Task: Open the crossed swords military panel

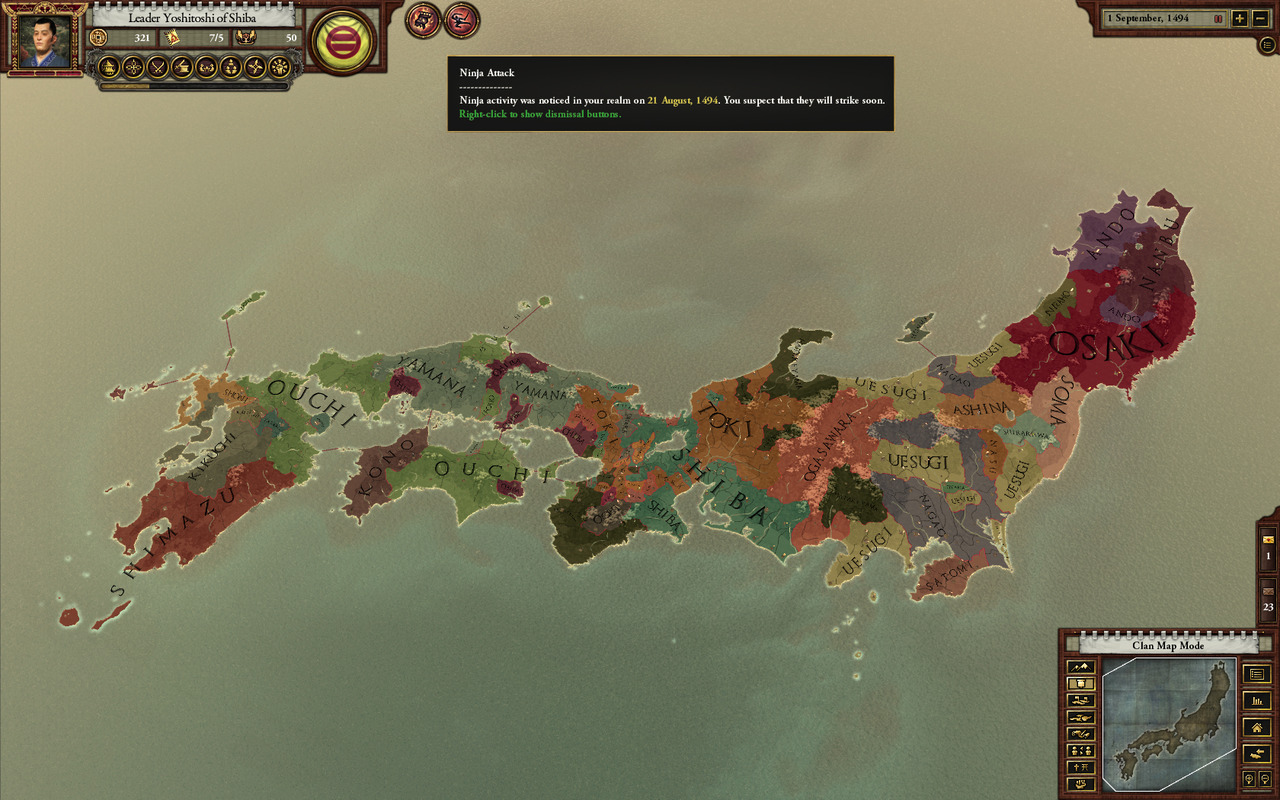Action: 157,67
